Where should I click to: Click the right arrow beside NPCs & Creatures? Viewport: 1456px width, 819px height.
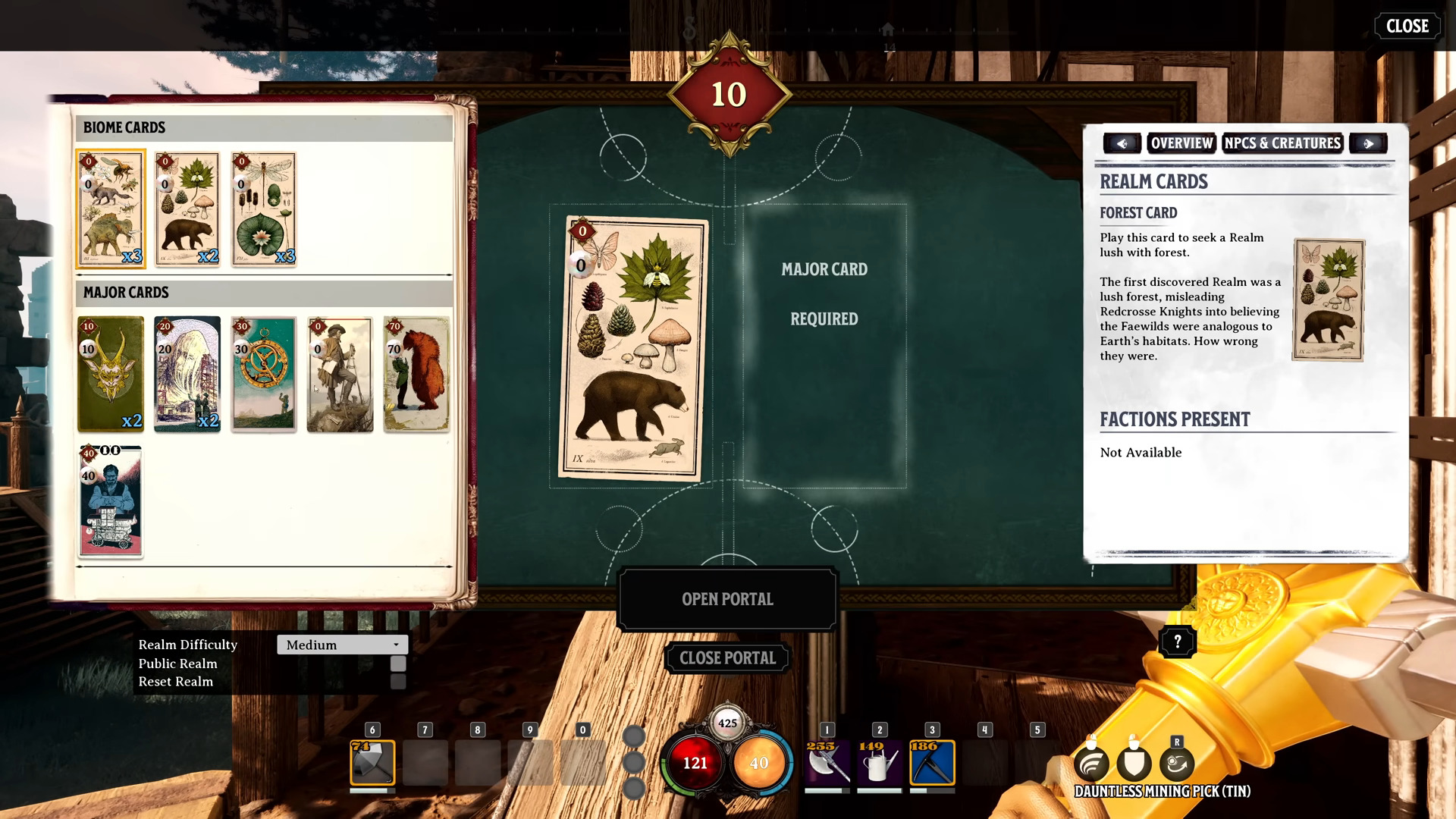(1368, 143)
